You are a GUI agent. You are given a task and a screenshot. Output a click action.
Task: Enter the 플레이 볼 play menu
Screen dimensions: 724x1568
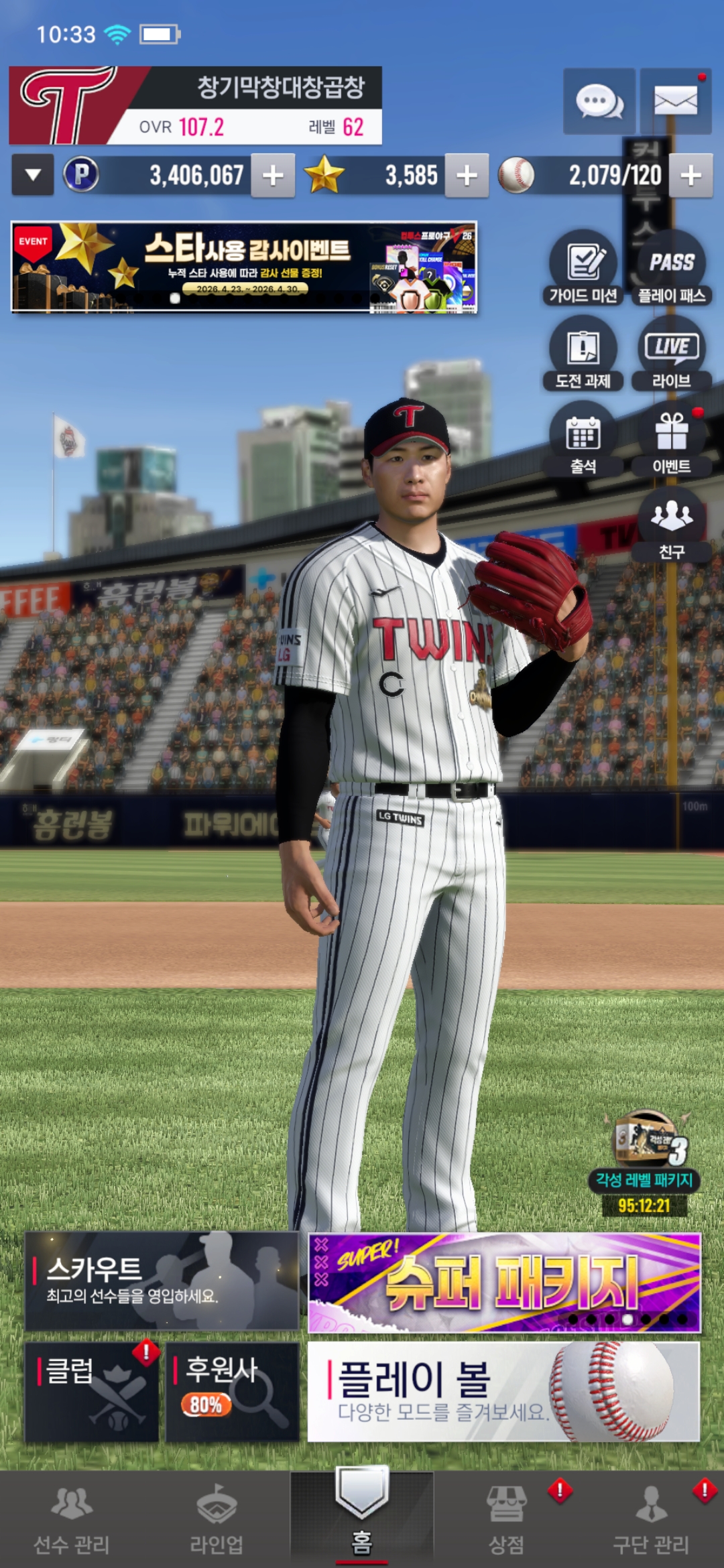coord(503,1391)
